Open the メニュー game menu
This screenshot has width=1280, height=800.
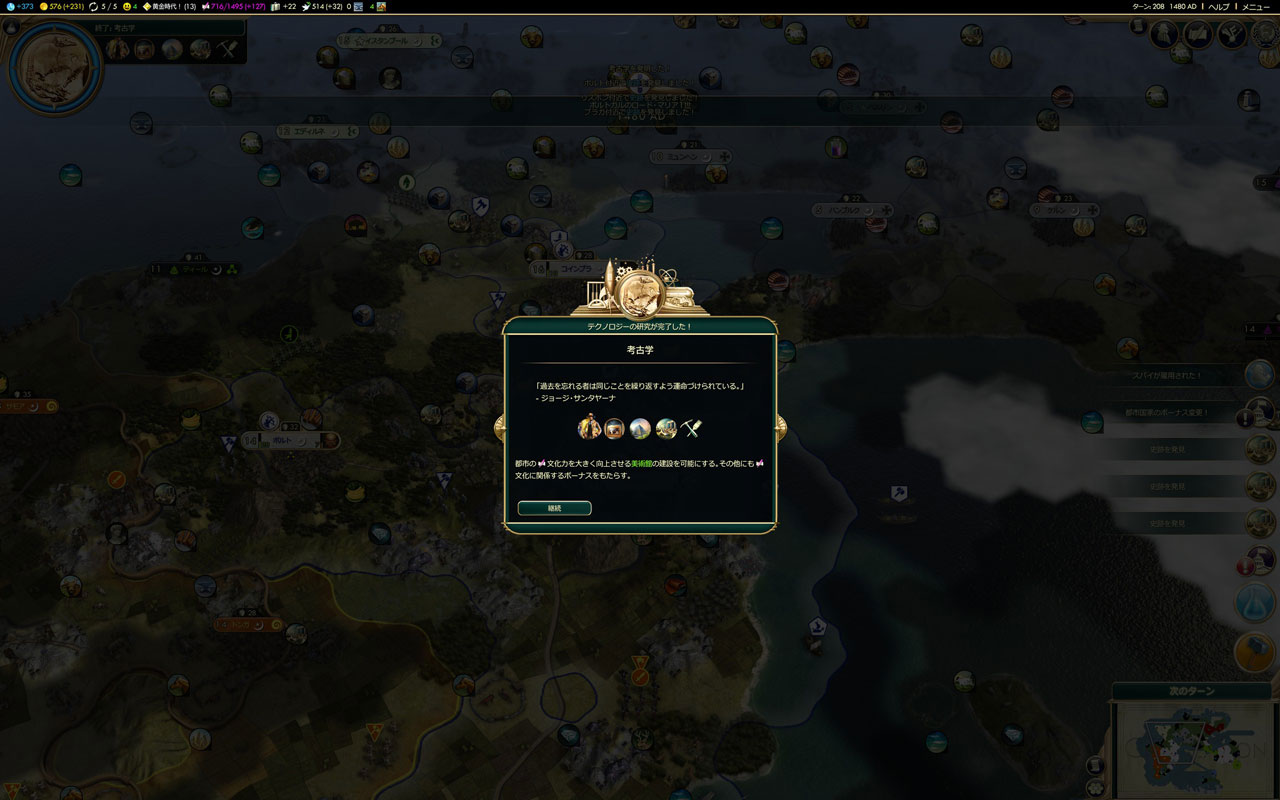click(1256, 6)
